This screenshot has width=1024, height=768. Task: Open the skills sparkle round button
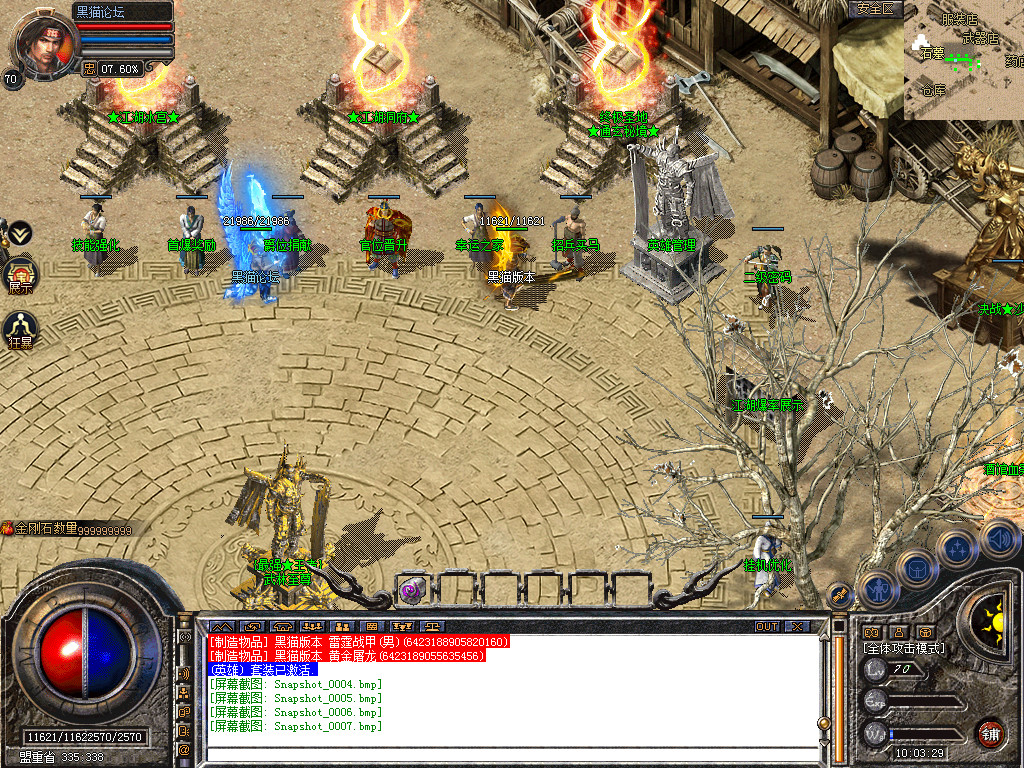pyautogui.click(x=957, y=549)
